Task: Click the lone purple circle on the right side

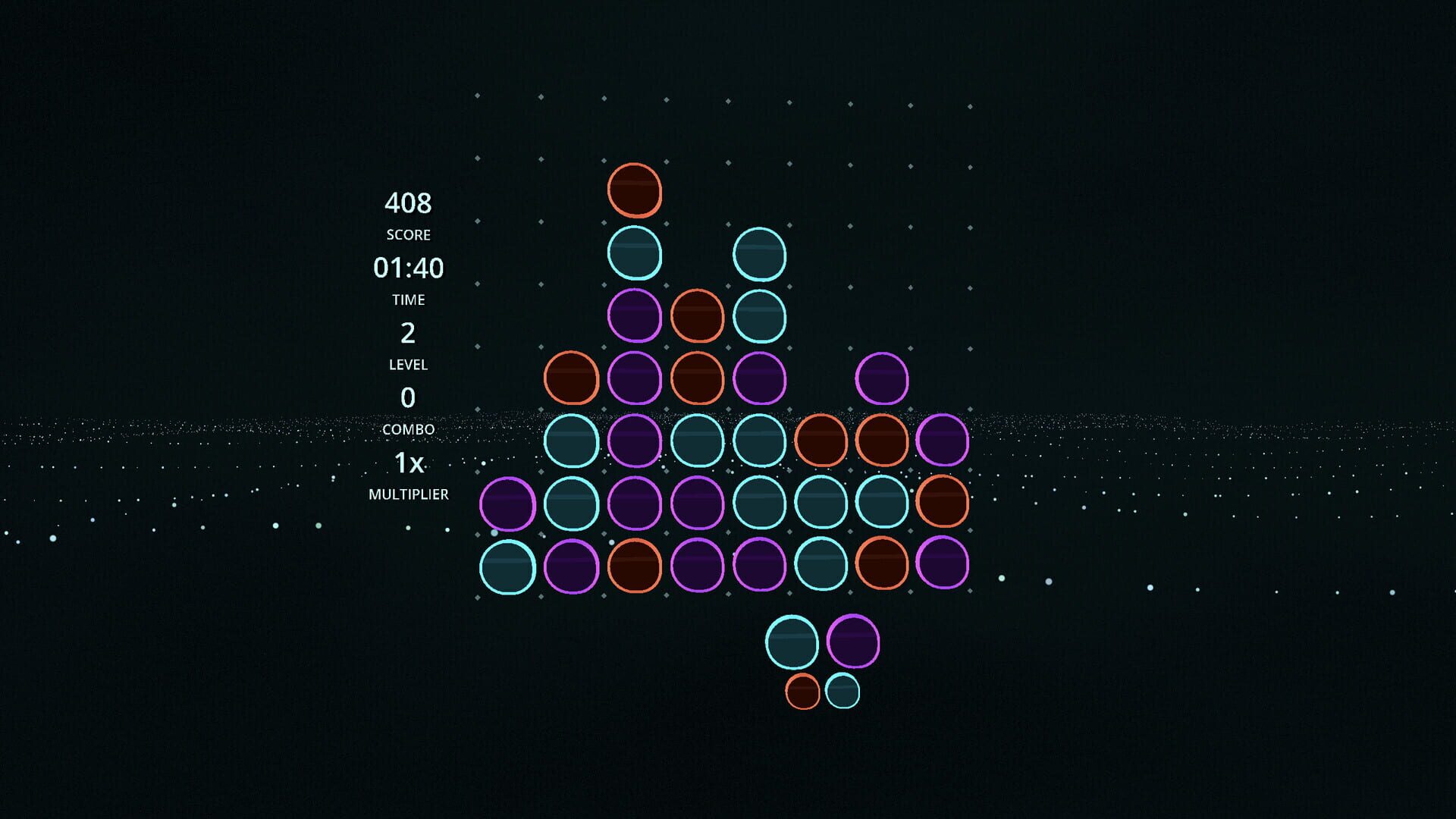Action: click(881, 378)
